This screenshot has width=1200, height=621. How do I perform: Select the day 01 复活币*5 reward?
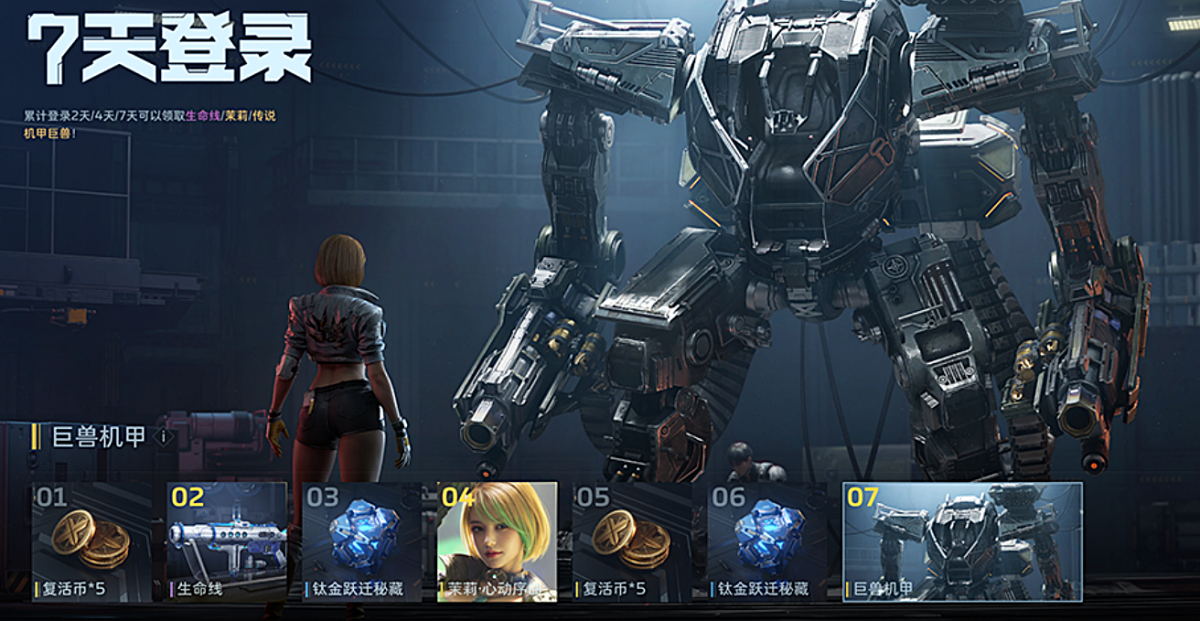[92, 542]
